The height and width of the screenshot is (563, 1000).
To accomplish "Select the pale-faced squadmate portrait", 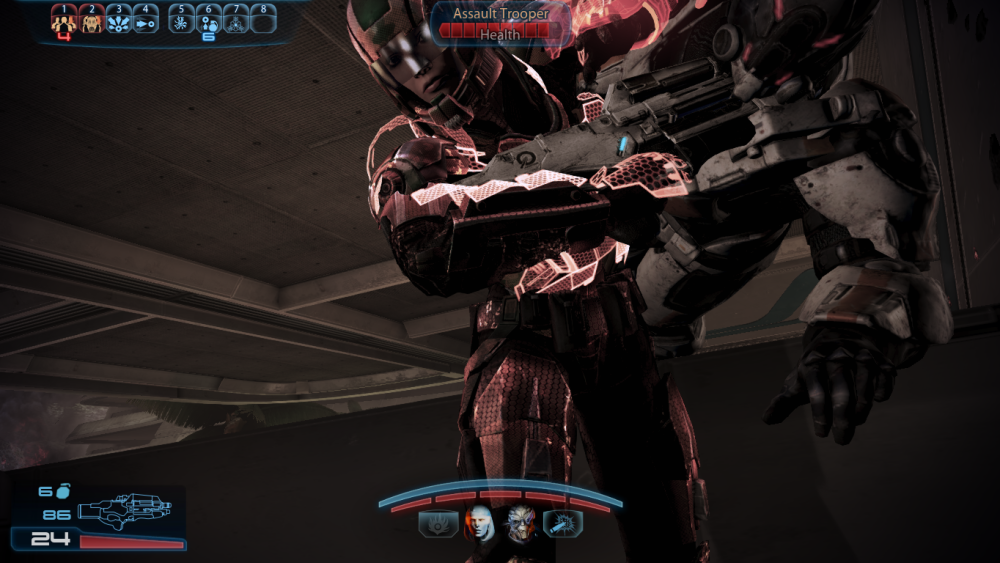I will [480, 522].
